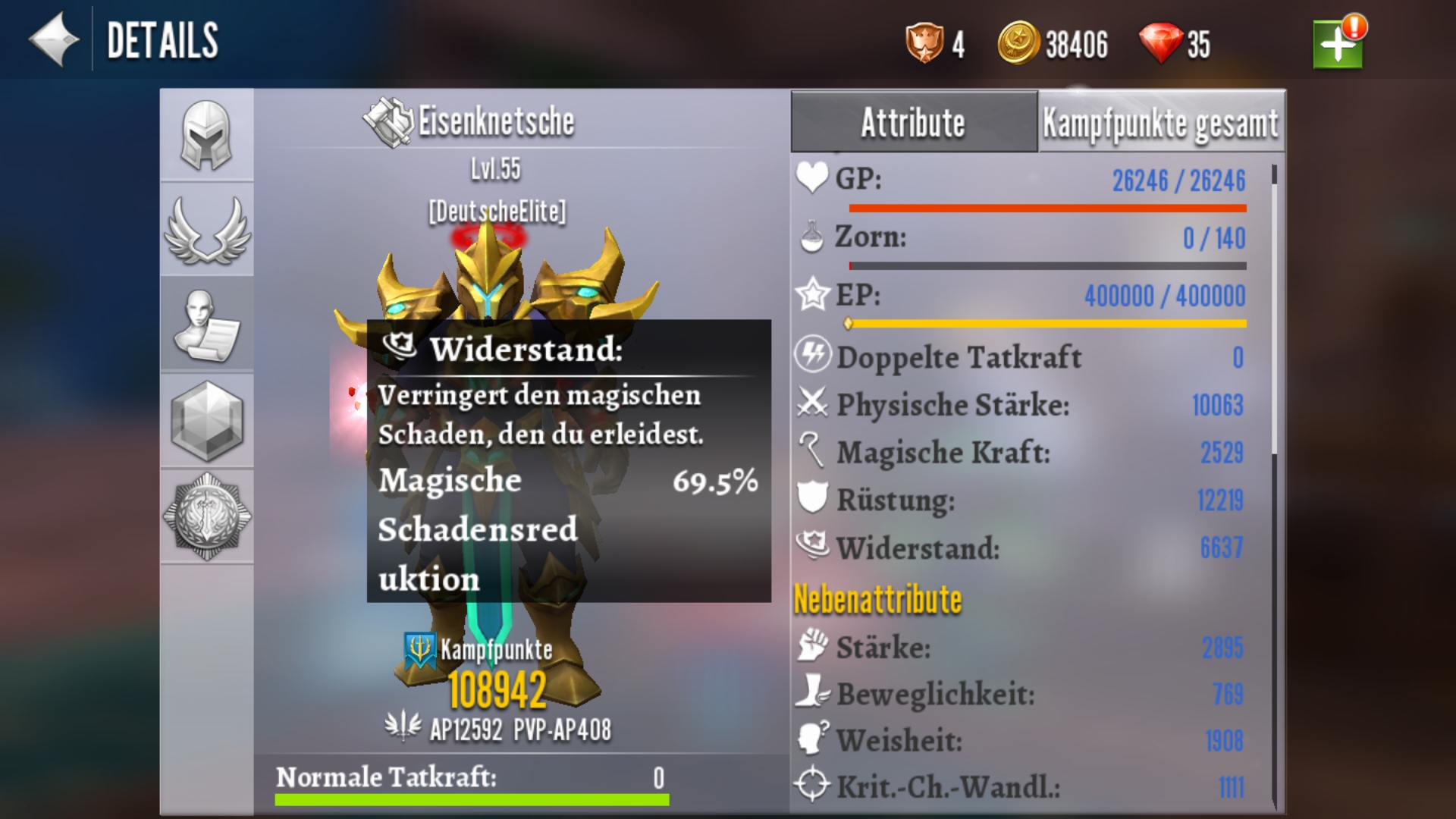Click the gold coin currency icon

(1018, 44)
